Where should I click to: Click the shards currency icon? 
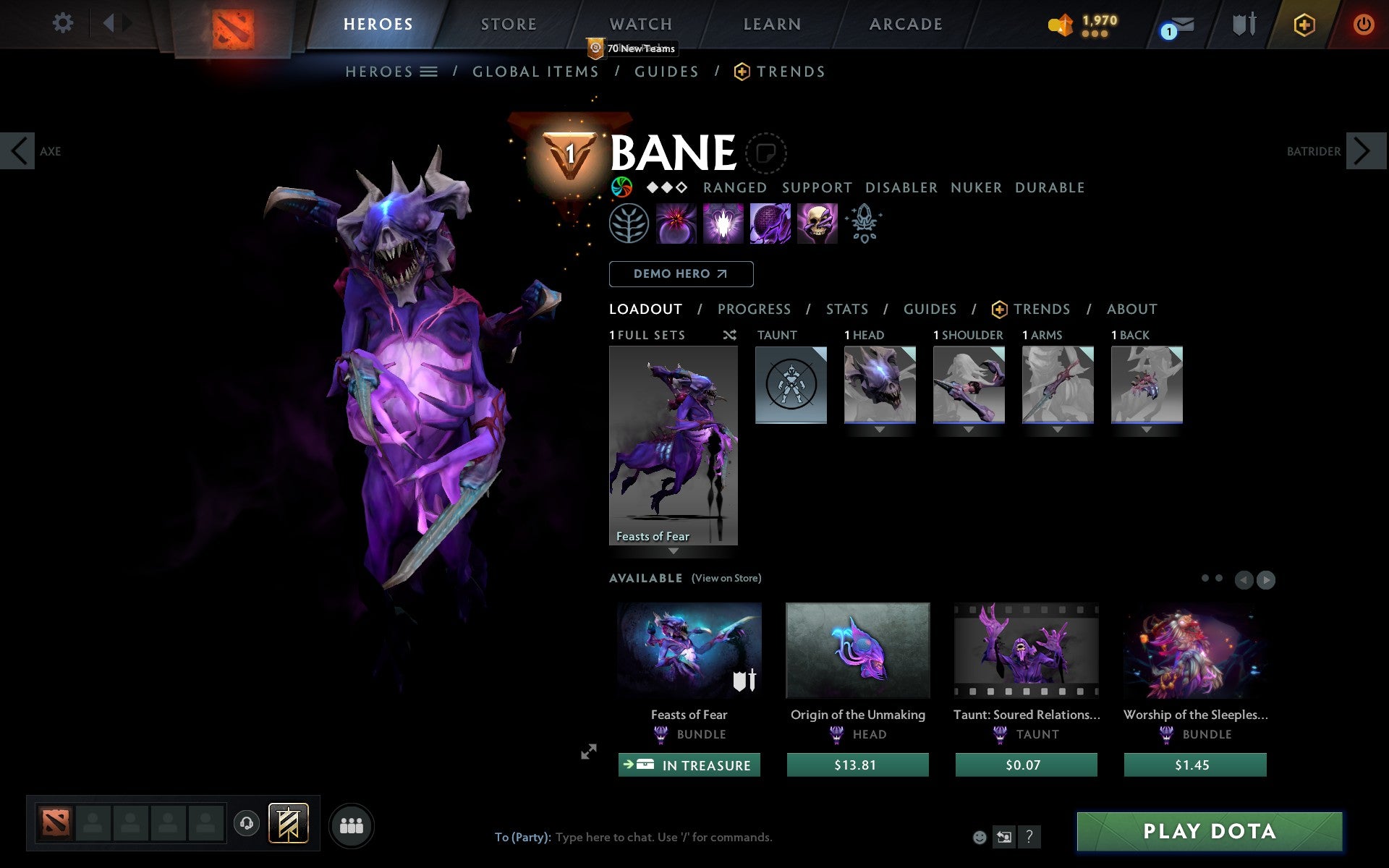click(1060, 23)
